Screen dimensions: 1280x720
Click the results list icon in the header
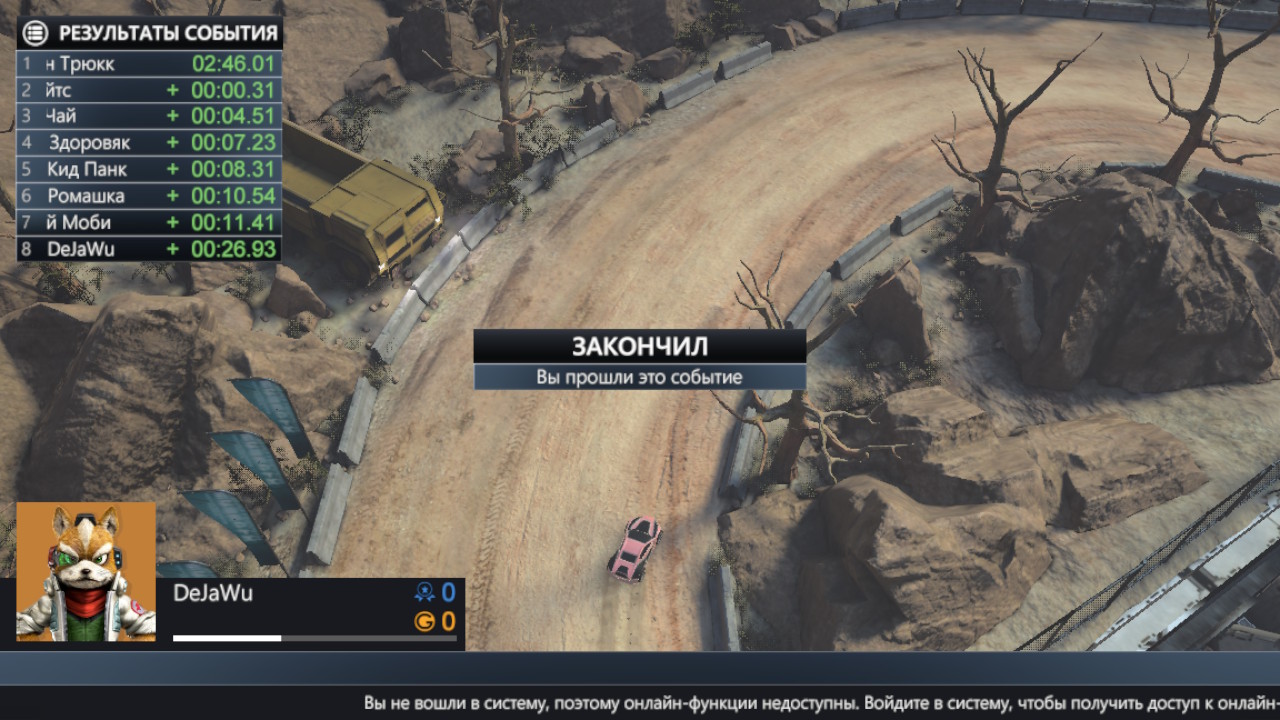point(34,33)
